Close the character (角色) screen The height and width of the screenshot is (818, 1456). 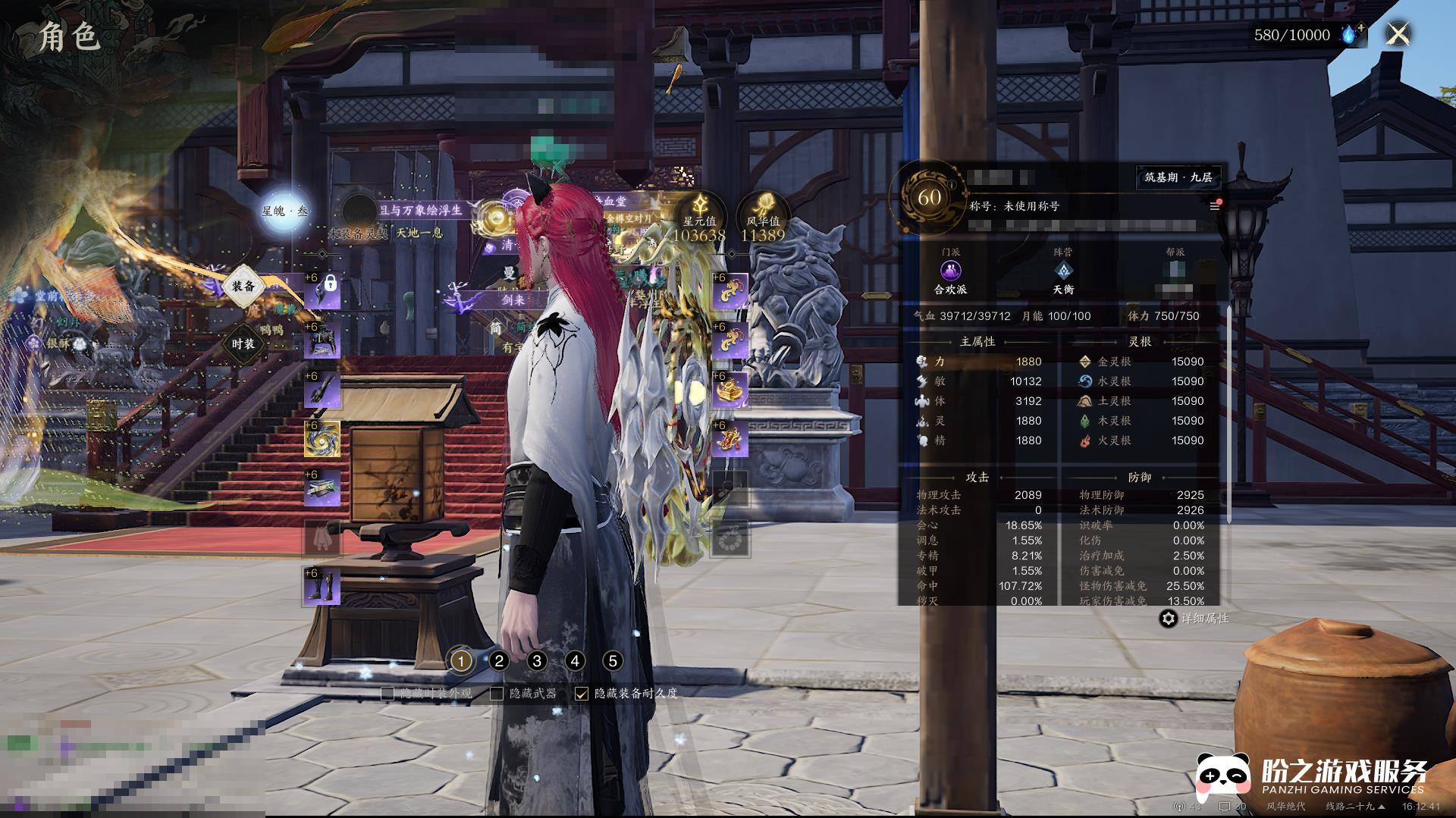pyautogui.click(x=1398, y=34)
